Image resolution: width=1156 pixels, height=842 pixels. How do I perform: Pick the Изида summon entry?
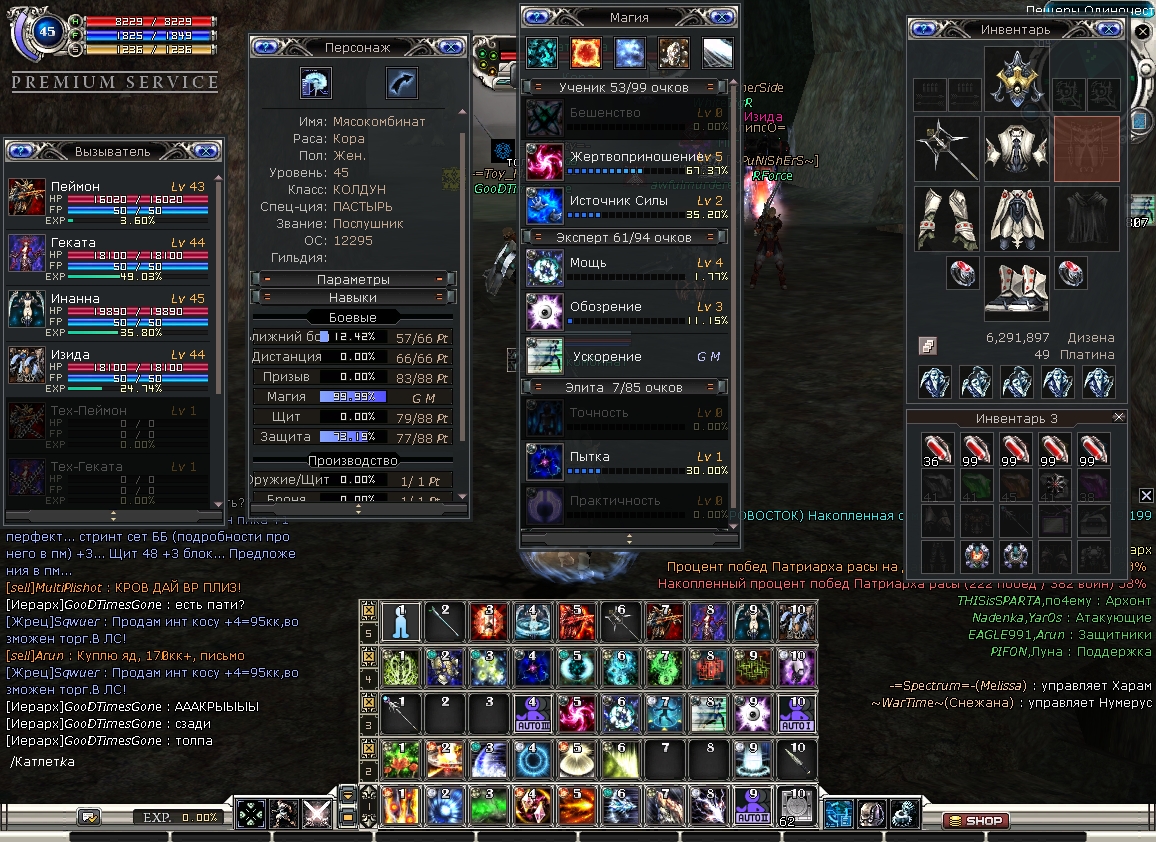[27, 364]
